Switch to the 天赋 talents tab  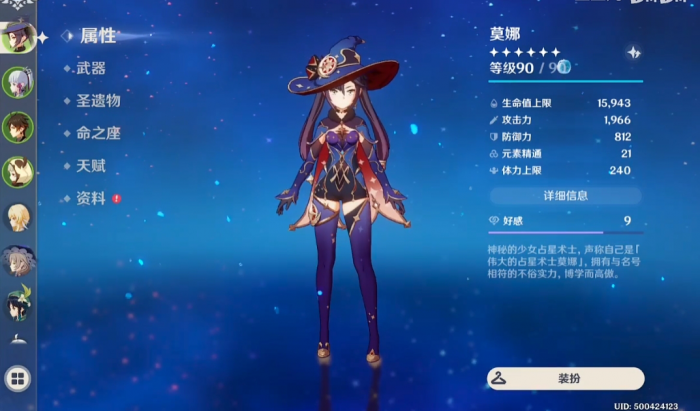90,165
